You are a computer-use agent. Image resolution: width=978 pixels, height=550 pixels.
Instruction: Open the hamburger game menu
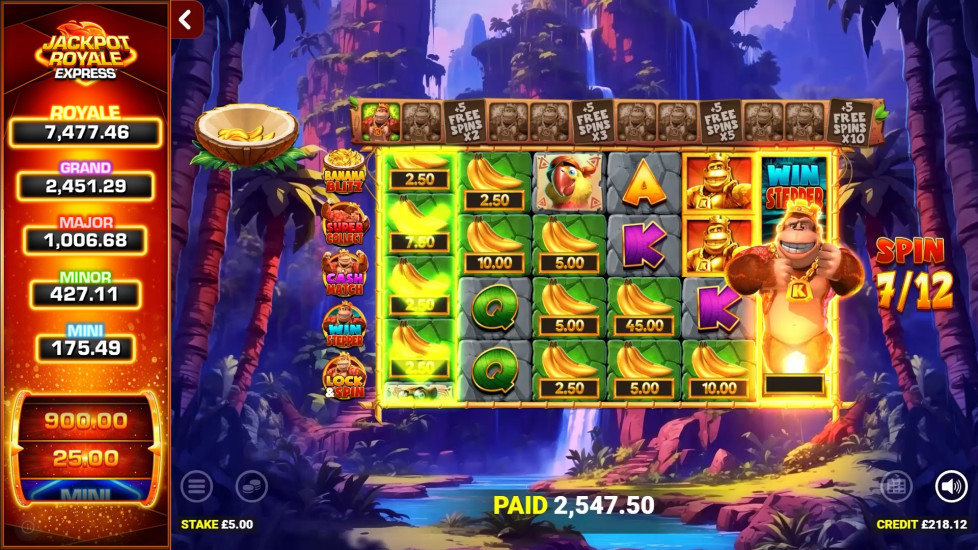pyautogui.click(x=196, y=487)
